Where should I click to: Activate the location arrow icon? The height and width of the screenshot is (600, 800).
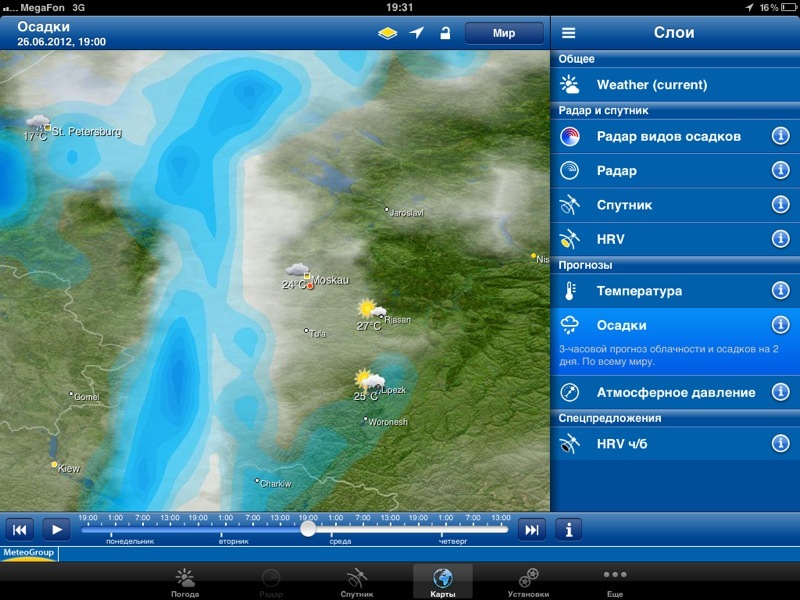417,33
